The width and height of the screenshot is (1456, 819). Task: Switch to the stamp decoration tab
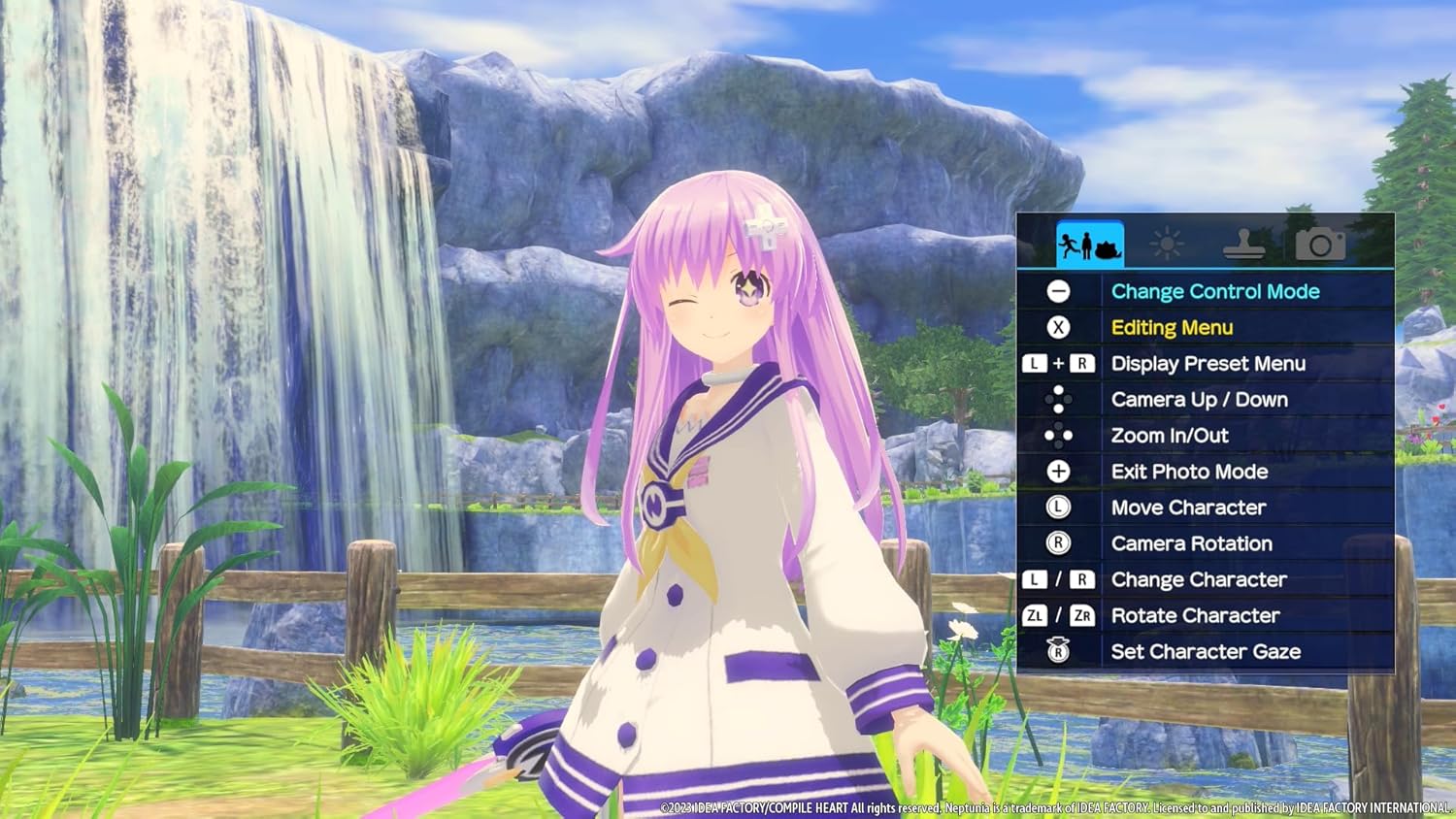tap(1247, 243)
